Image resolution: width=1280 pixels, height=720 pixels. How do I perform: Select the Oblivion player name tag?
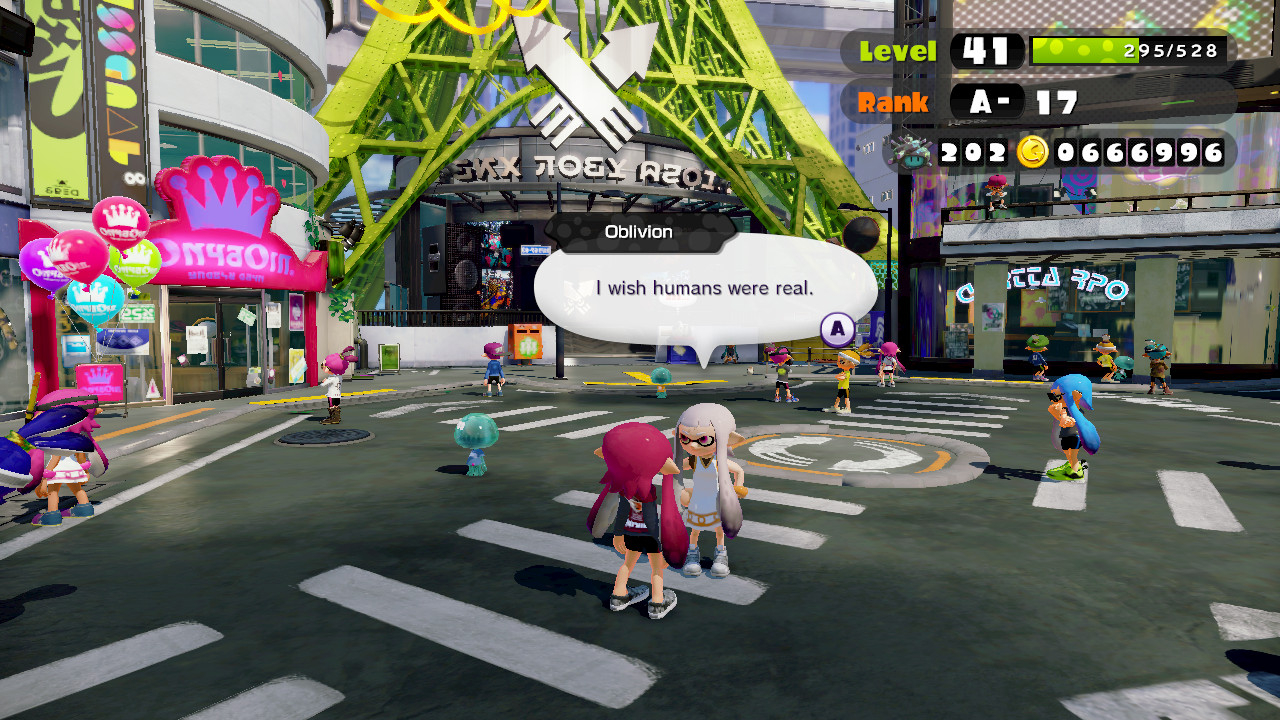point(639,232)
